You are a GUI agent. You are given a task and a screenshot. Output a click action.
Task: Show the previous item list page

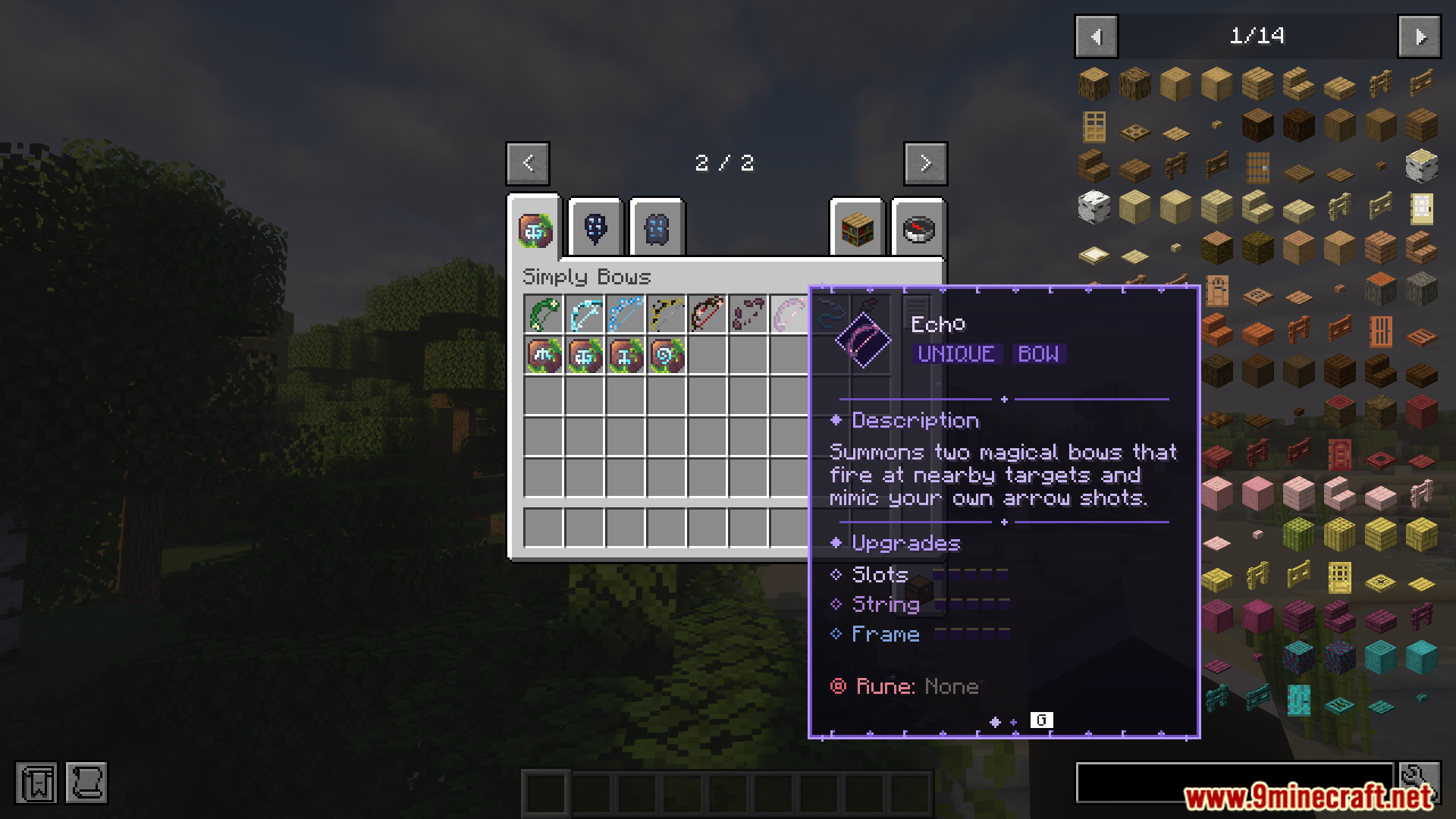(1096, 36)
